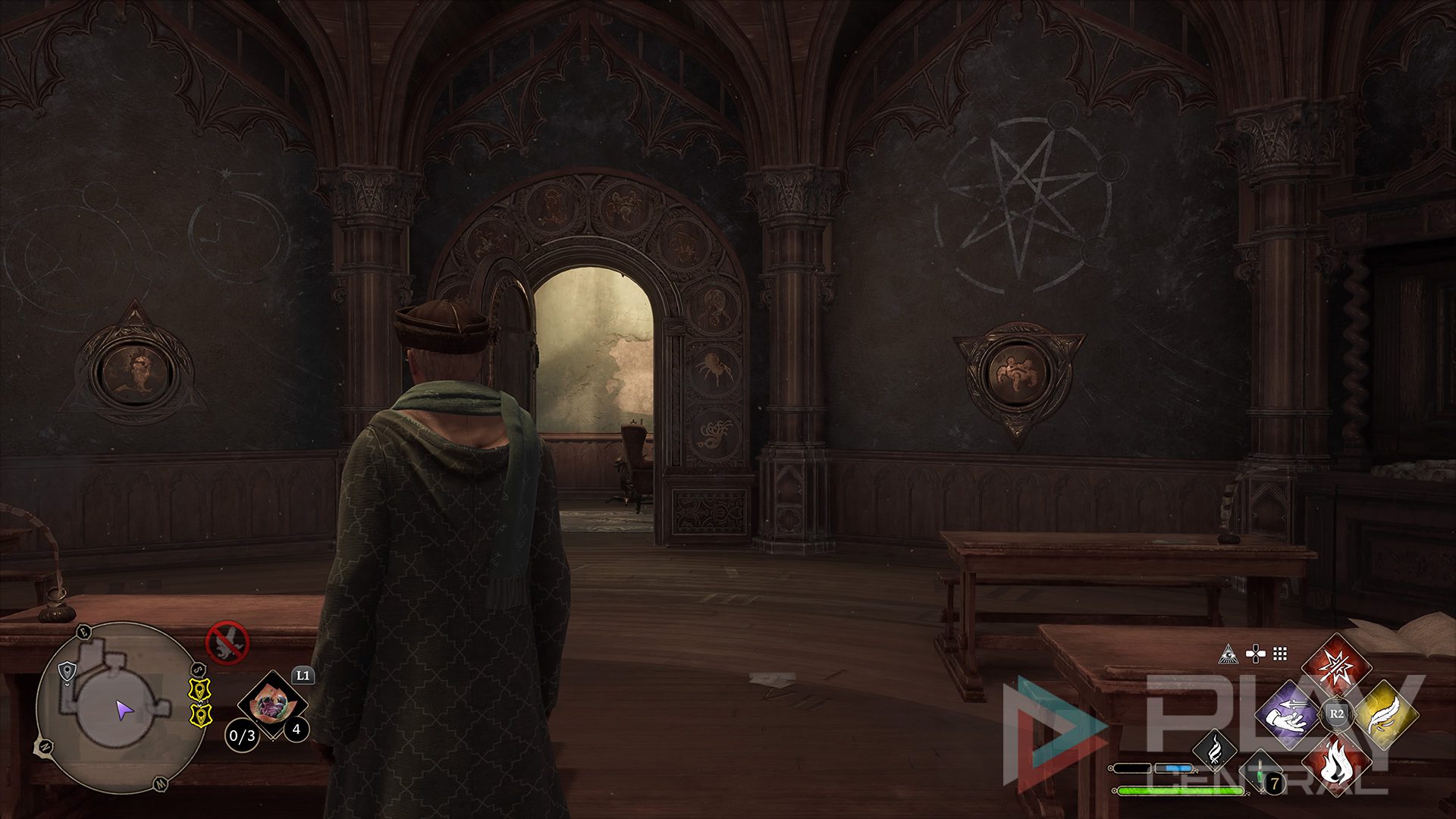Click the crossed-out bird no-flying icon

[x=227, y=642]
